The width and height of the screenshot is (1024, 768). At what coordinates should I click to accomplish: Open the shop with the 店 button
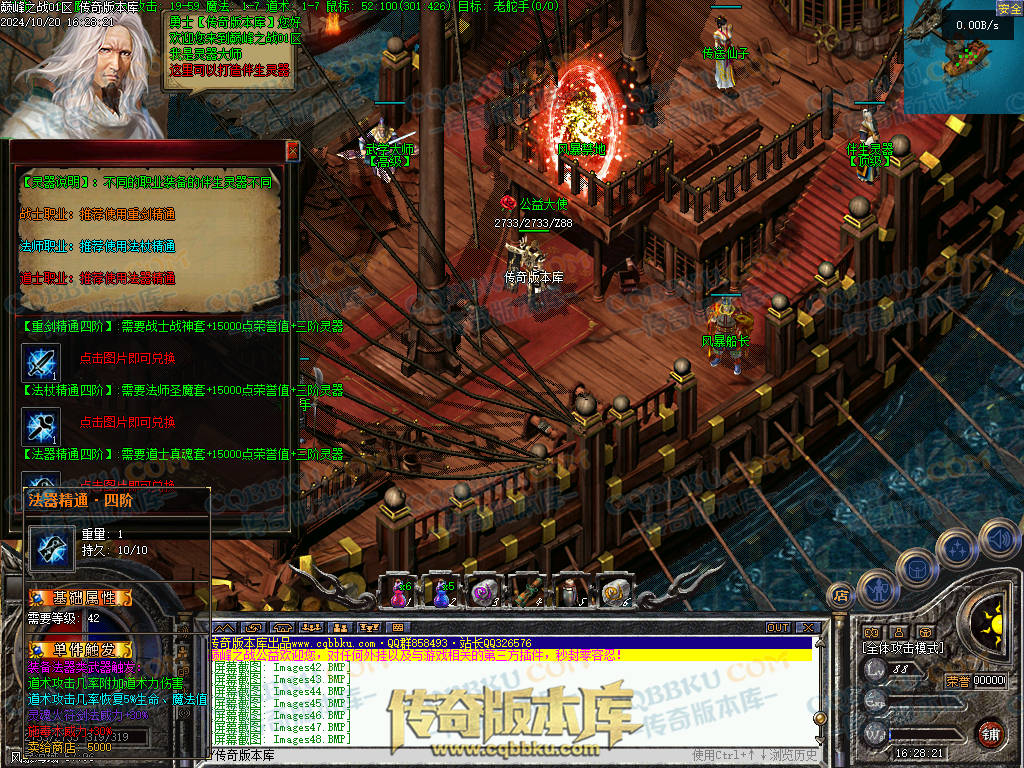841,596
